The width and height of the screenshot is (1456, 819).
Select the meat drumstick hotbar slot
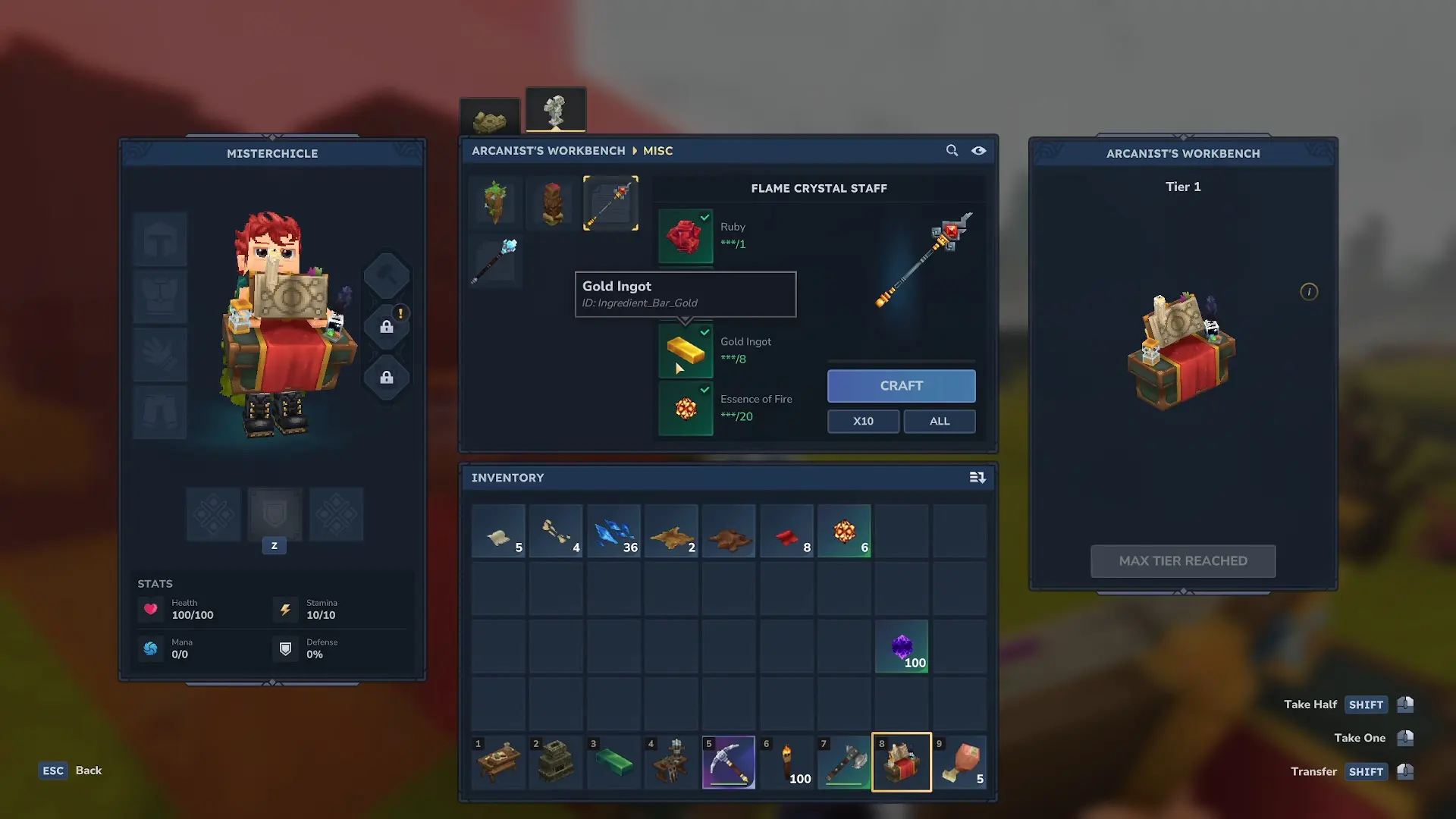[959, 762]
